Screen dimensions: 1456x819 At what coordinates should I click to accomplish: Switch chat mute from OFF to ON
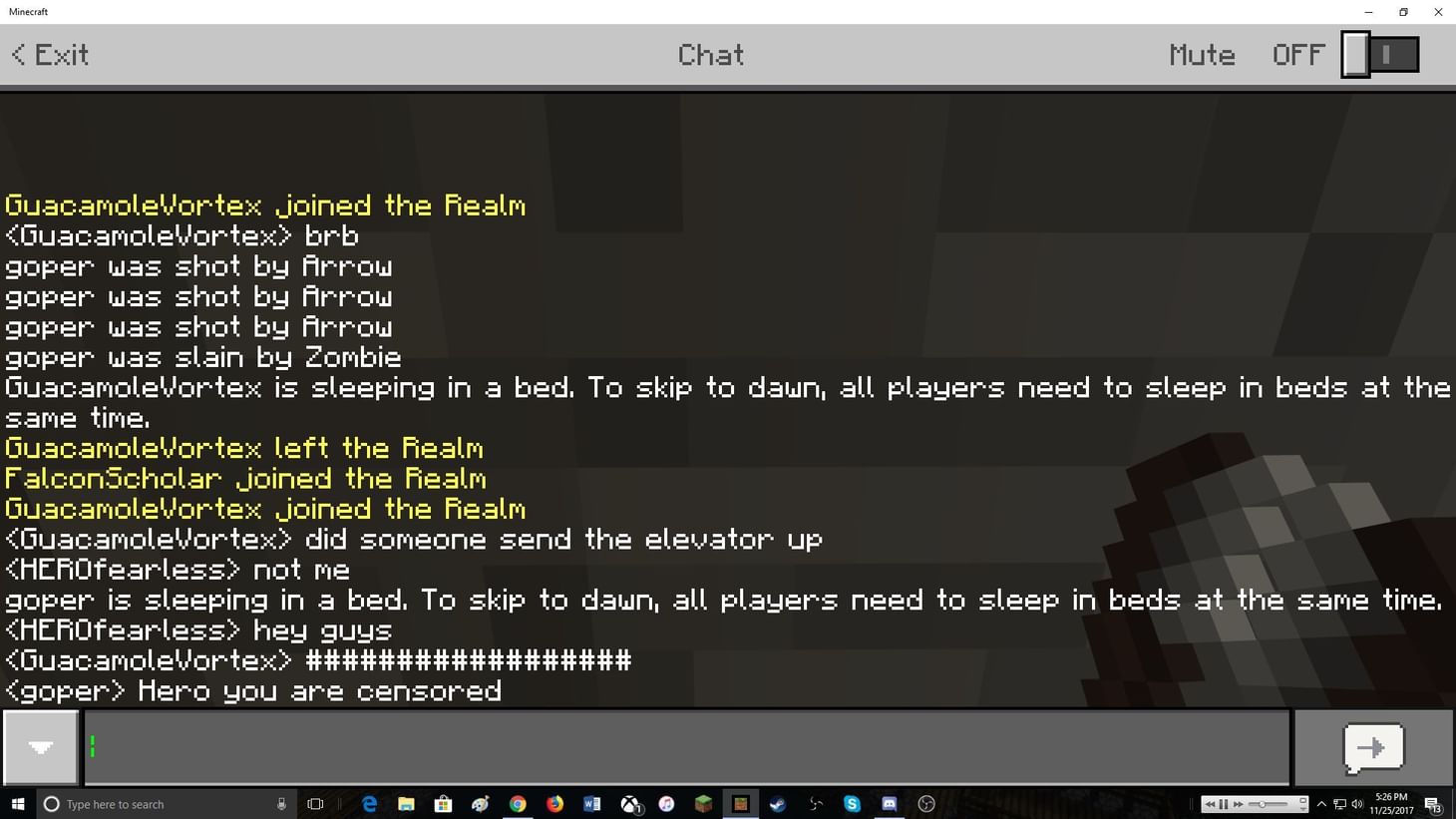[1380, 54]
